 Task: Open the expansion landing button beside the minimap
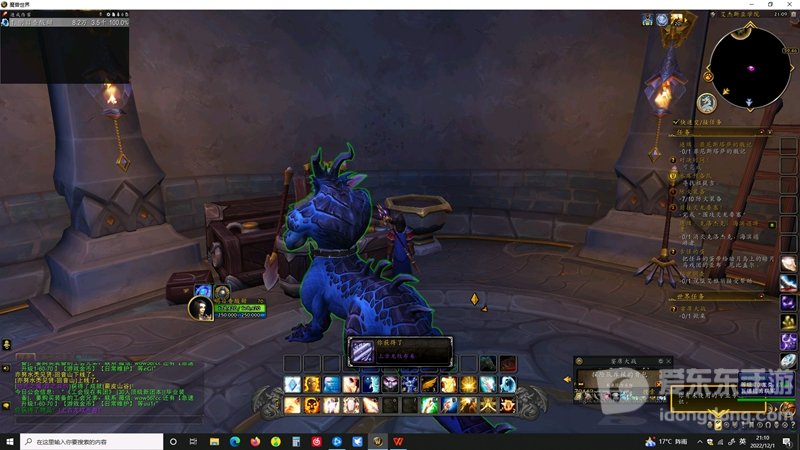coord(706,102)
